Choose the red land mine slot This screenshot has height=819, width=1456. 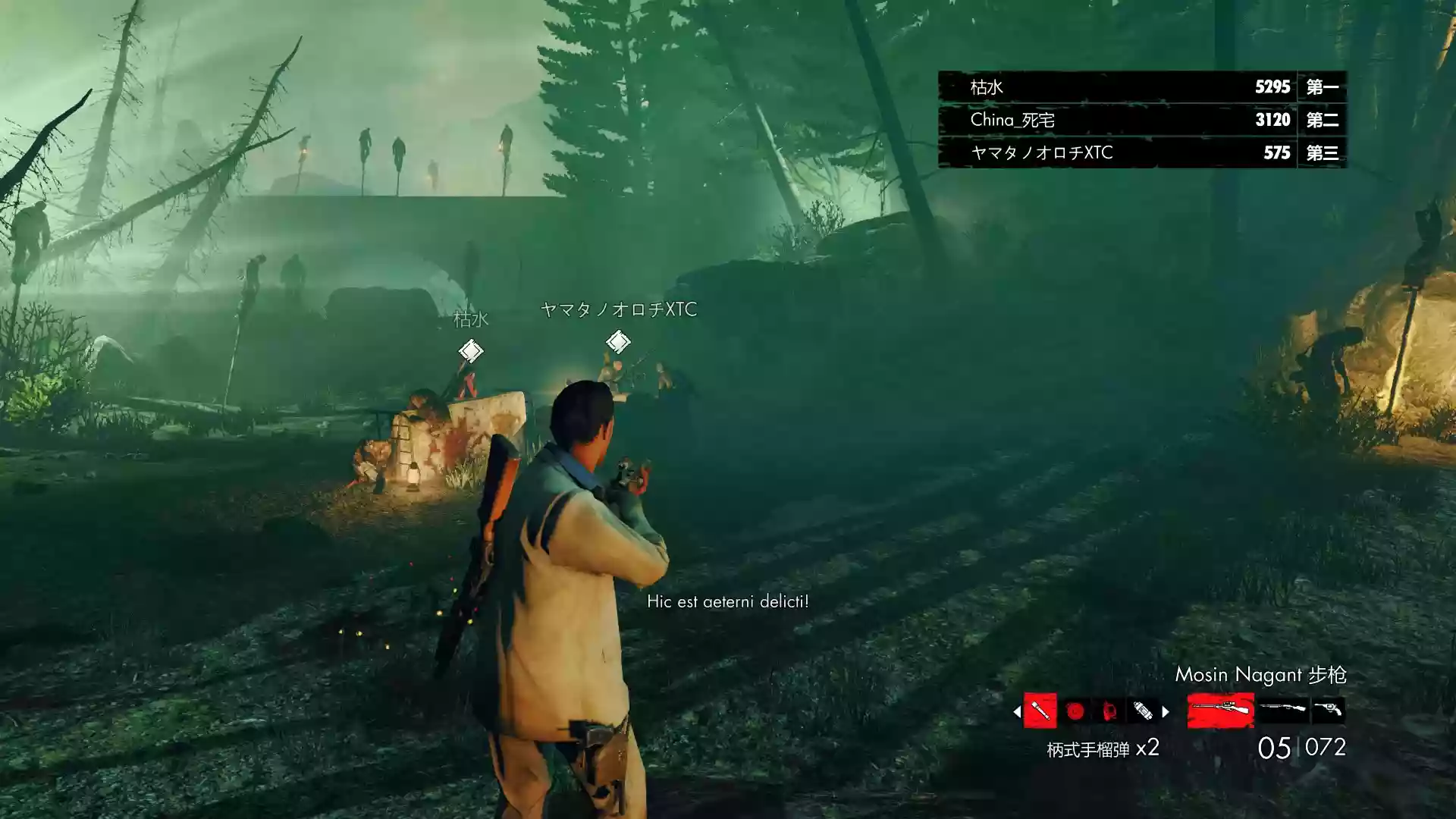point(1075,711)
